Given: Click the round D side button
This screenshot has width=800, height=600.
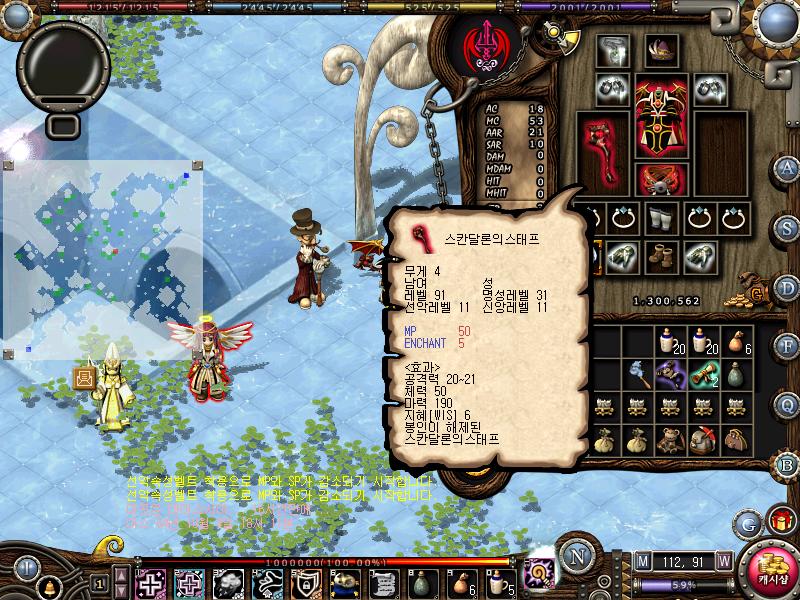Looking at the screenshot, I should click(x=788, y=285).
